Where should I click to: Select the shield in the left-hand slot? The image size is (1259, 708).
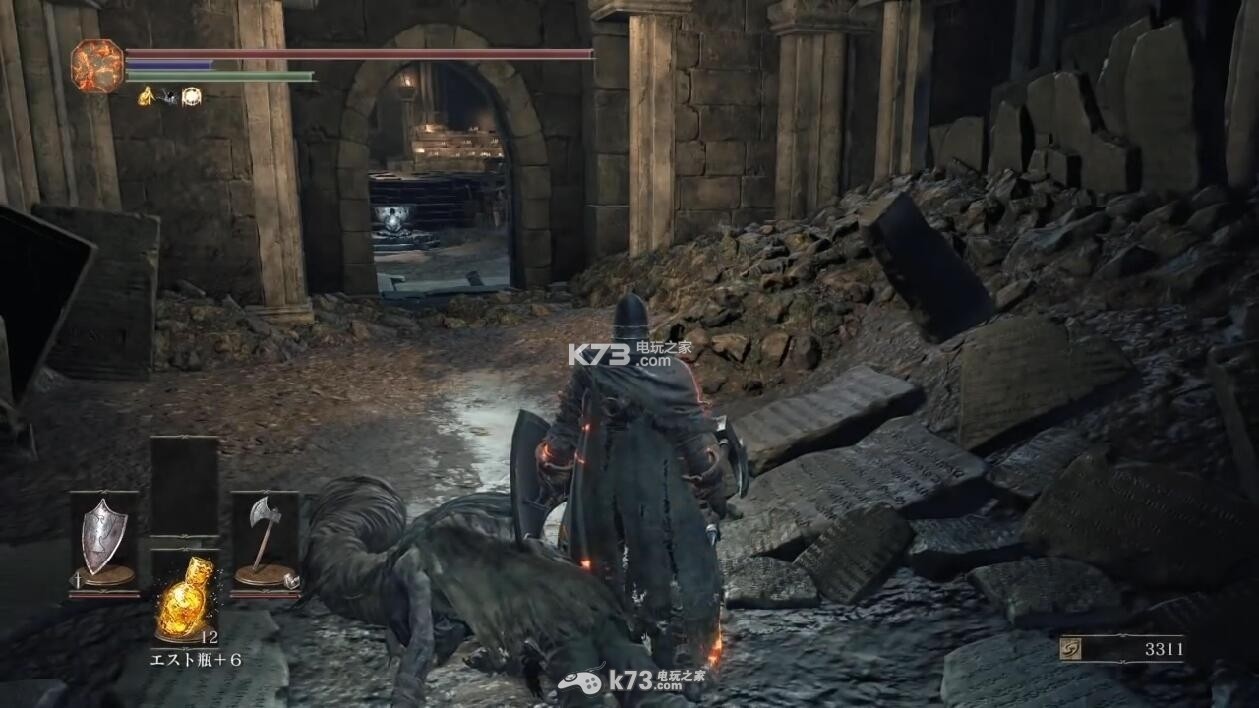click(x=103, y=541)
